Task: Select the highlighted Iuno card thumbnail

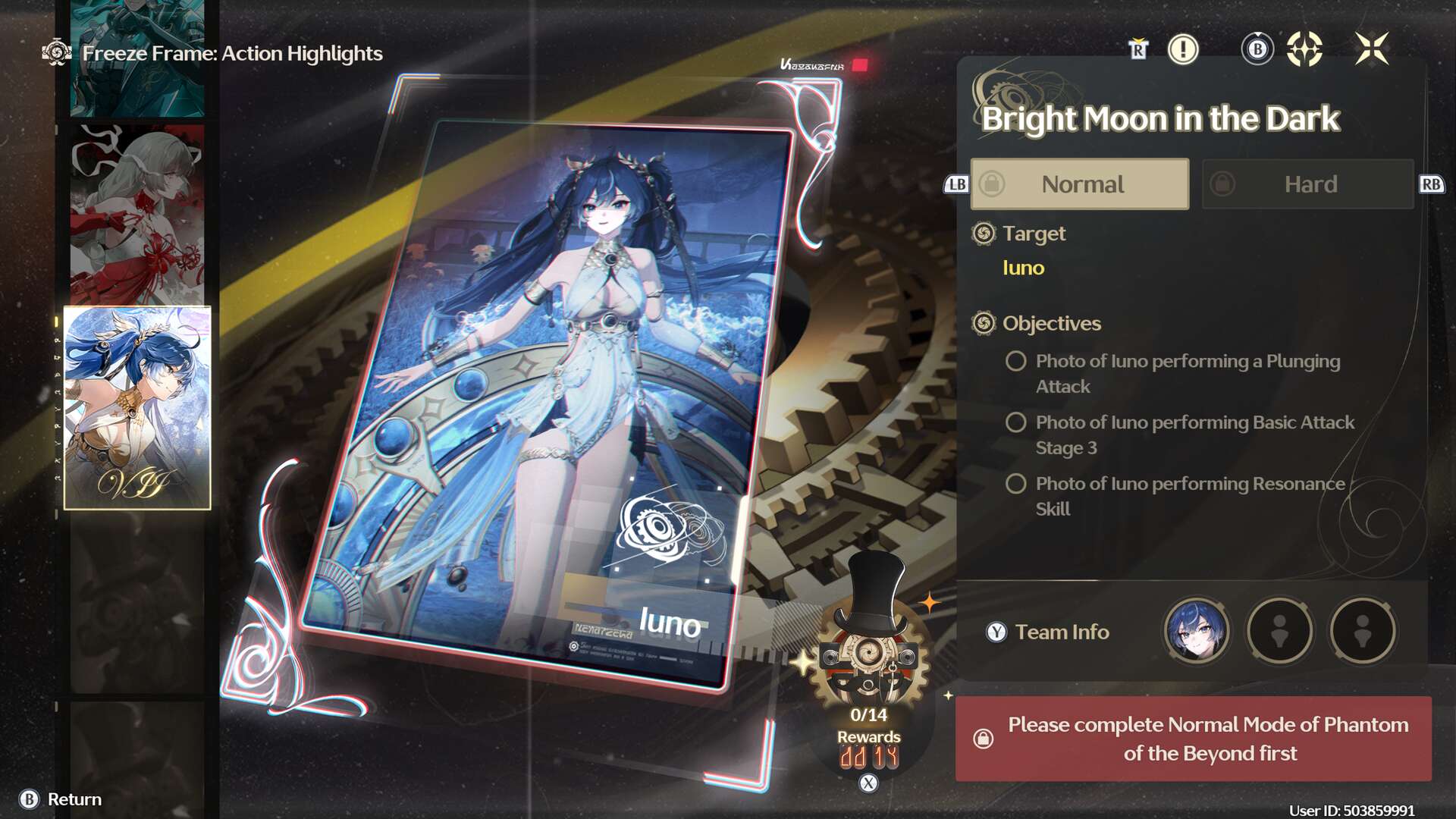Action: [x=137, y=408]
